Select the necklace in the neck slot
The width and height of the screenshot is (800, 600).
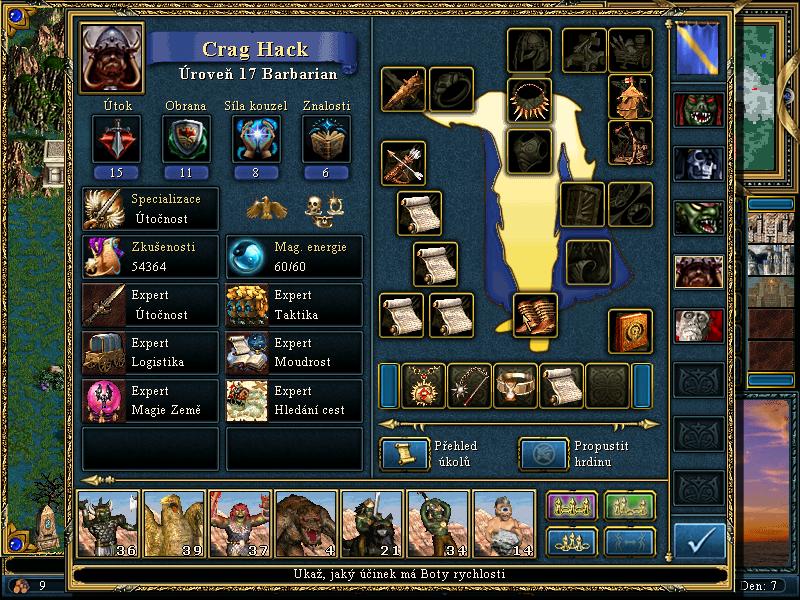(x=529, y=100)
